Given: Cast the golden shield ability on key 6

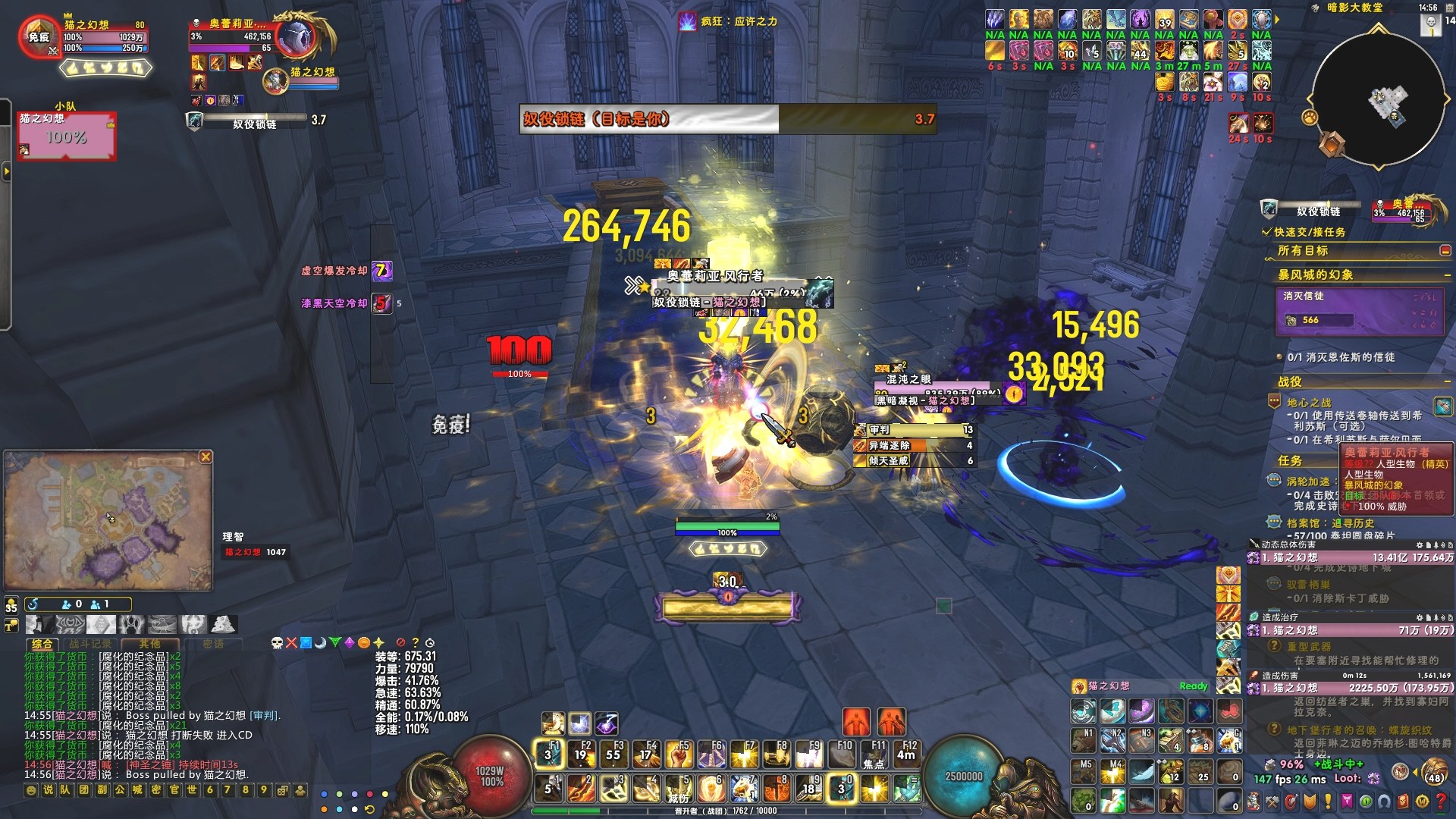Looking at the screenshot, I should point(712,789).
